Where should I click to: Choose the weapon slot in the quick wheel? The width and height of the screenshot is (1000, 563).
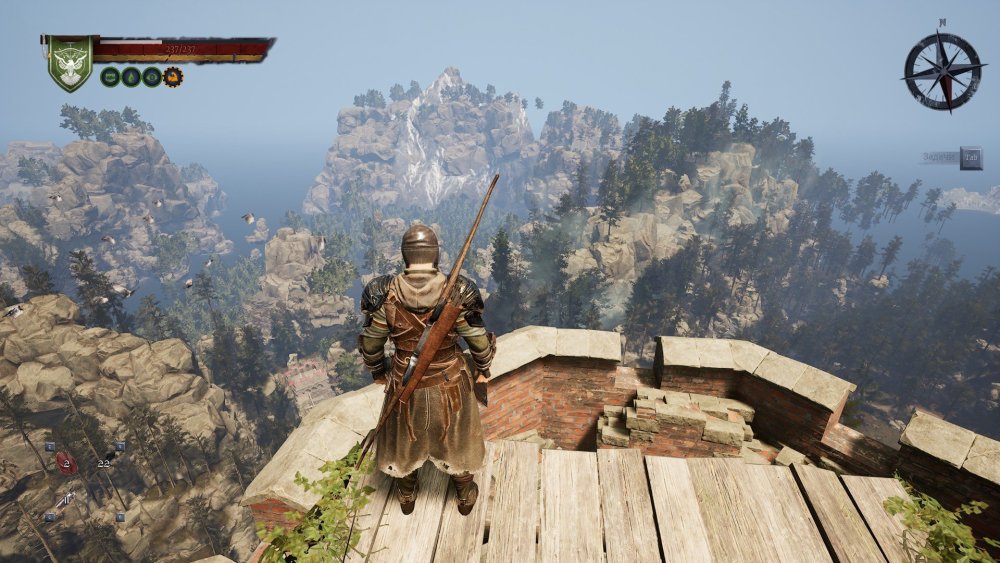pos(66,499)
